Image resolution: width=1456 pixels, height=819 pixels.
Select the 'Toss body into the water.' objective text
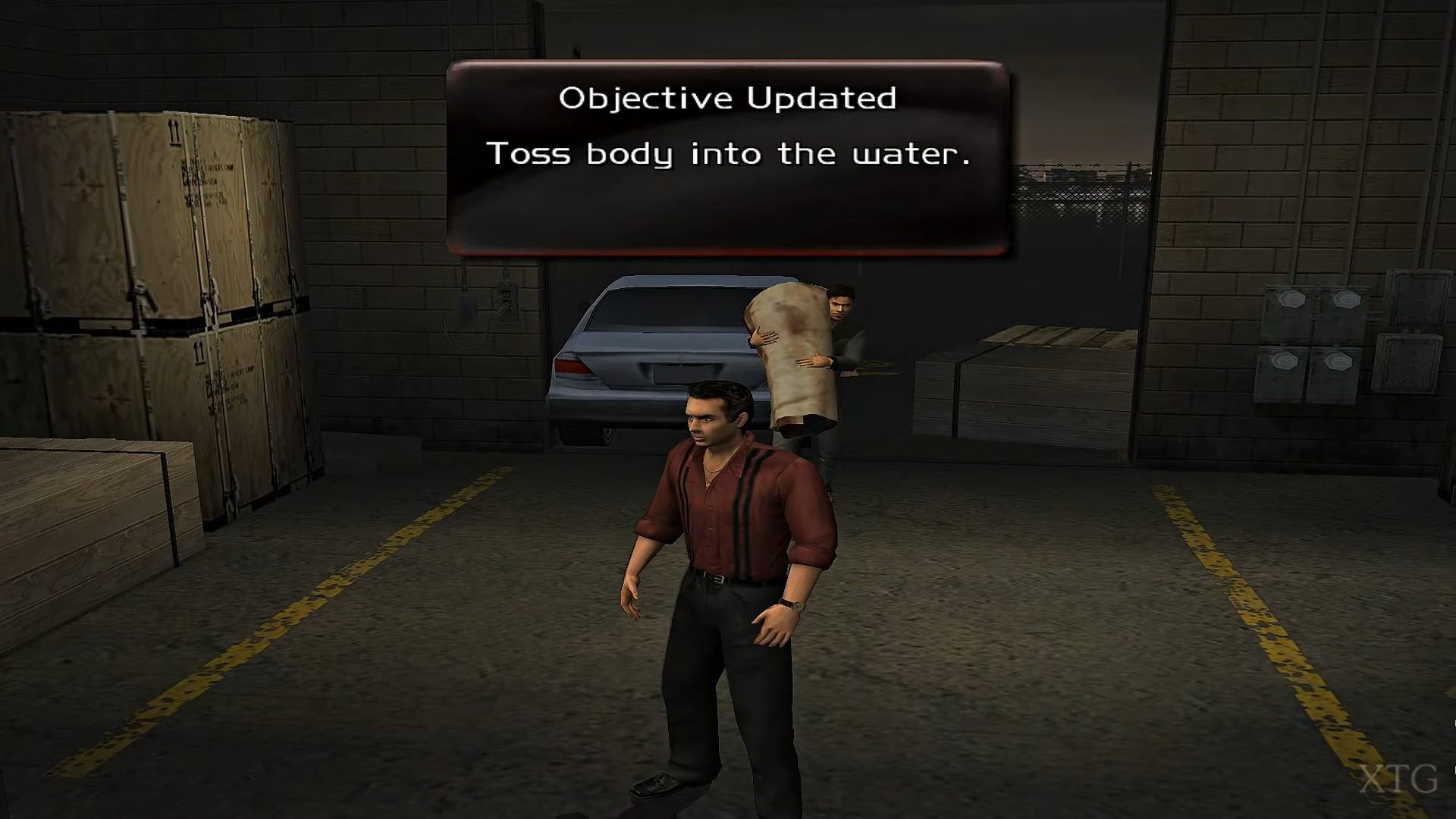pyautogui.click(x=730, y=154)
